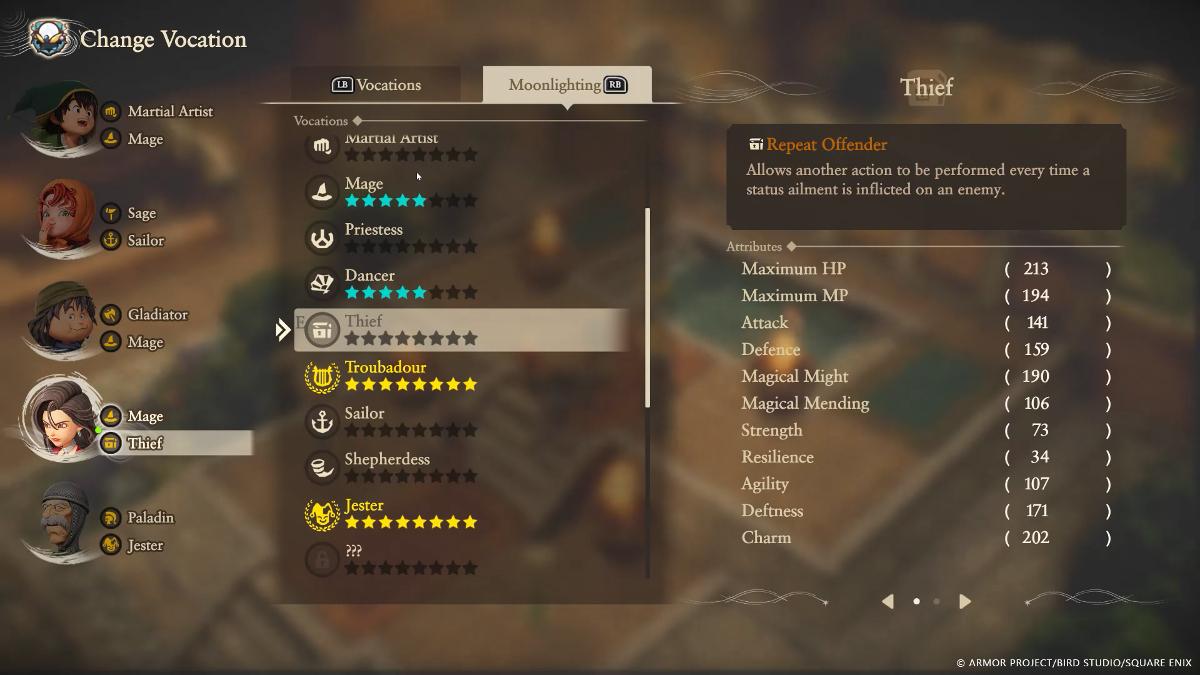Screen dimensions: 1200x675
Task: Select the highlighted Thief vocation row
Action: point(460,329)
